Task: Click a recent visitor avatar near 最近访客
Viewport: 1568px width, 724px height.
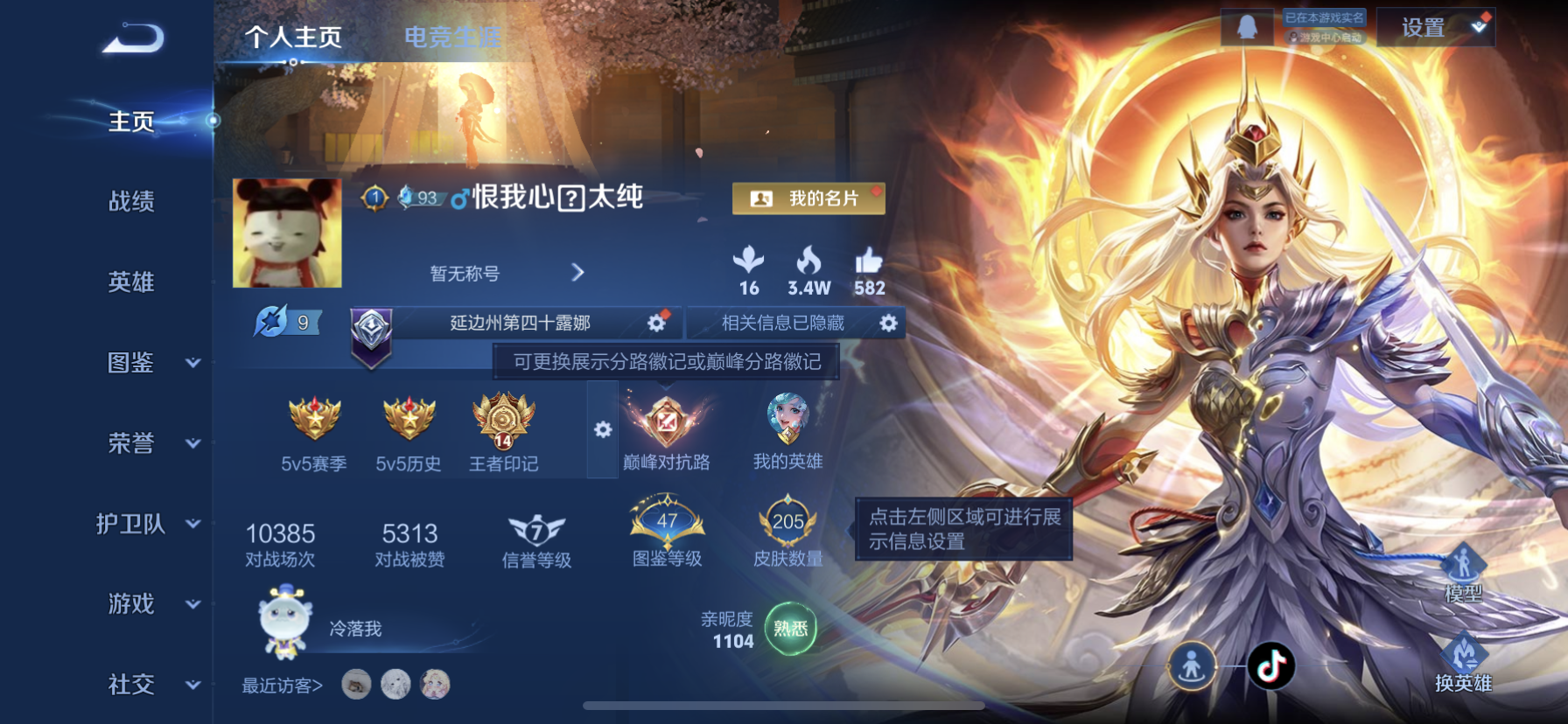Action: click(x=357, y=686)
